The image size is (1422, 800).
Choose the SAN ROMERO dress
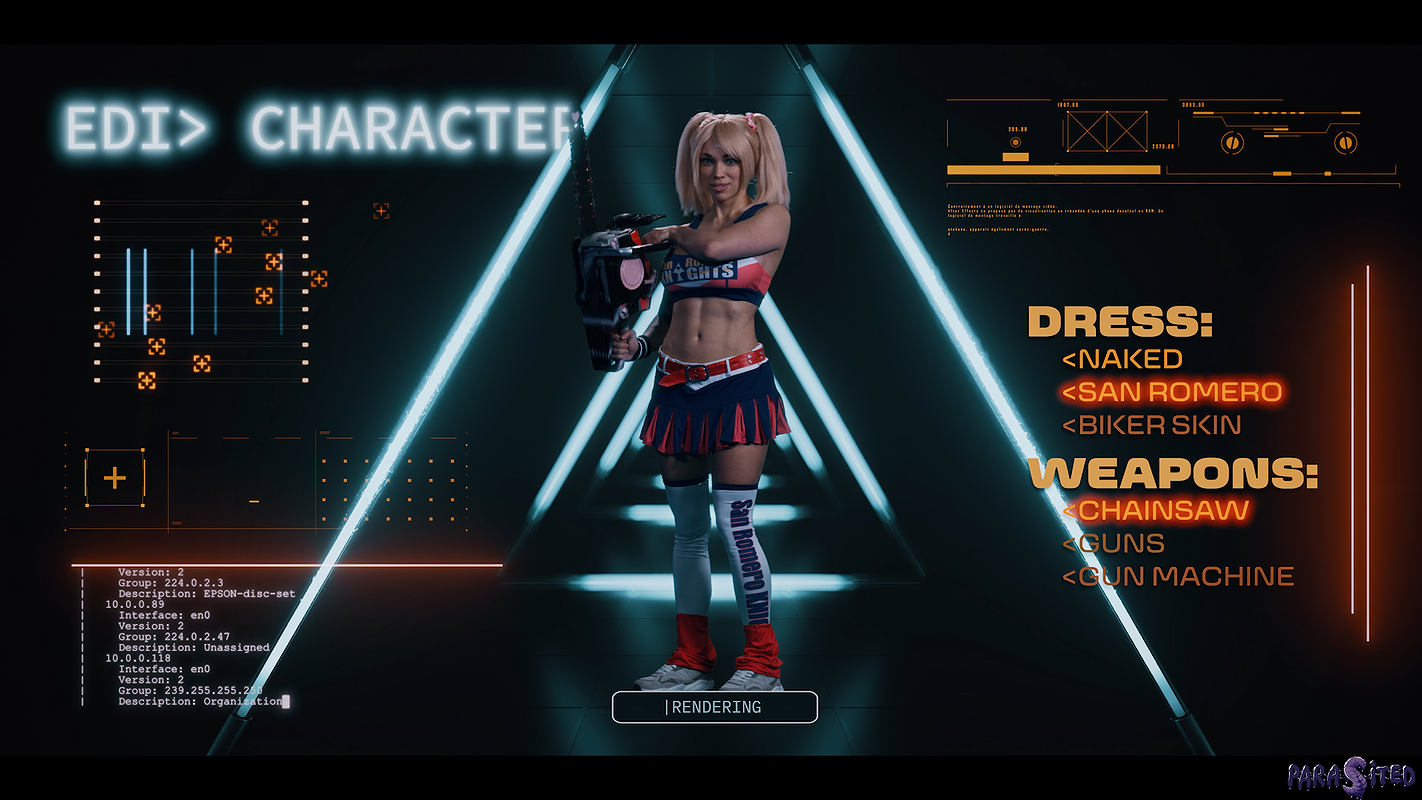tap(1171, 392)
